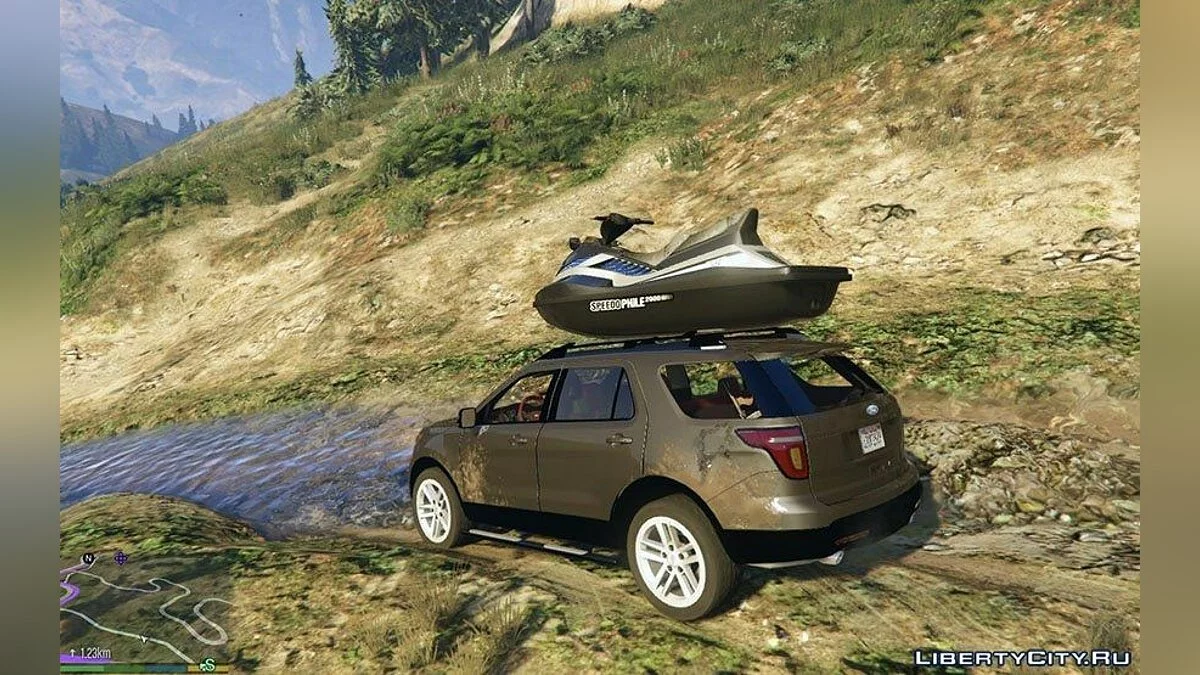Open the LibertyCity.ru watermark link
Screen dimensions: 1200x675
tap(1022, 658)
